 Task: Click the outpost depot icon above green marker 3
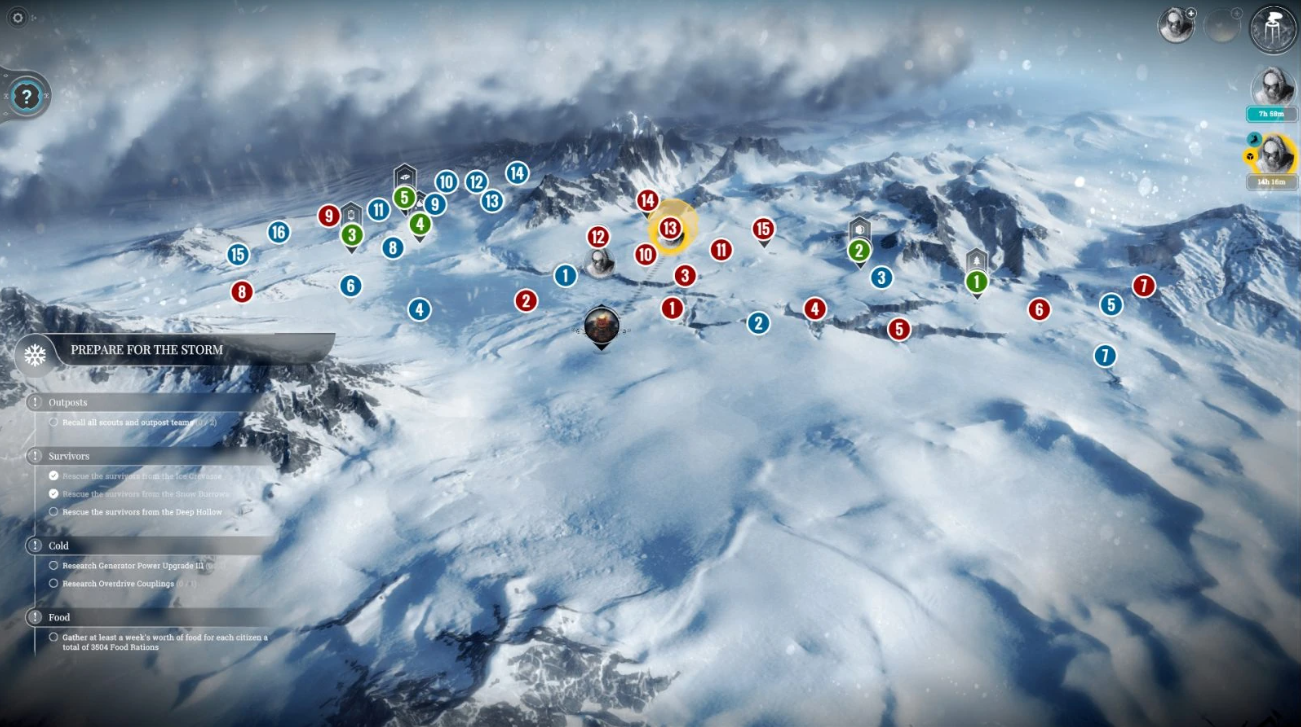351,215
